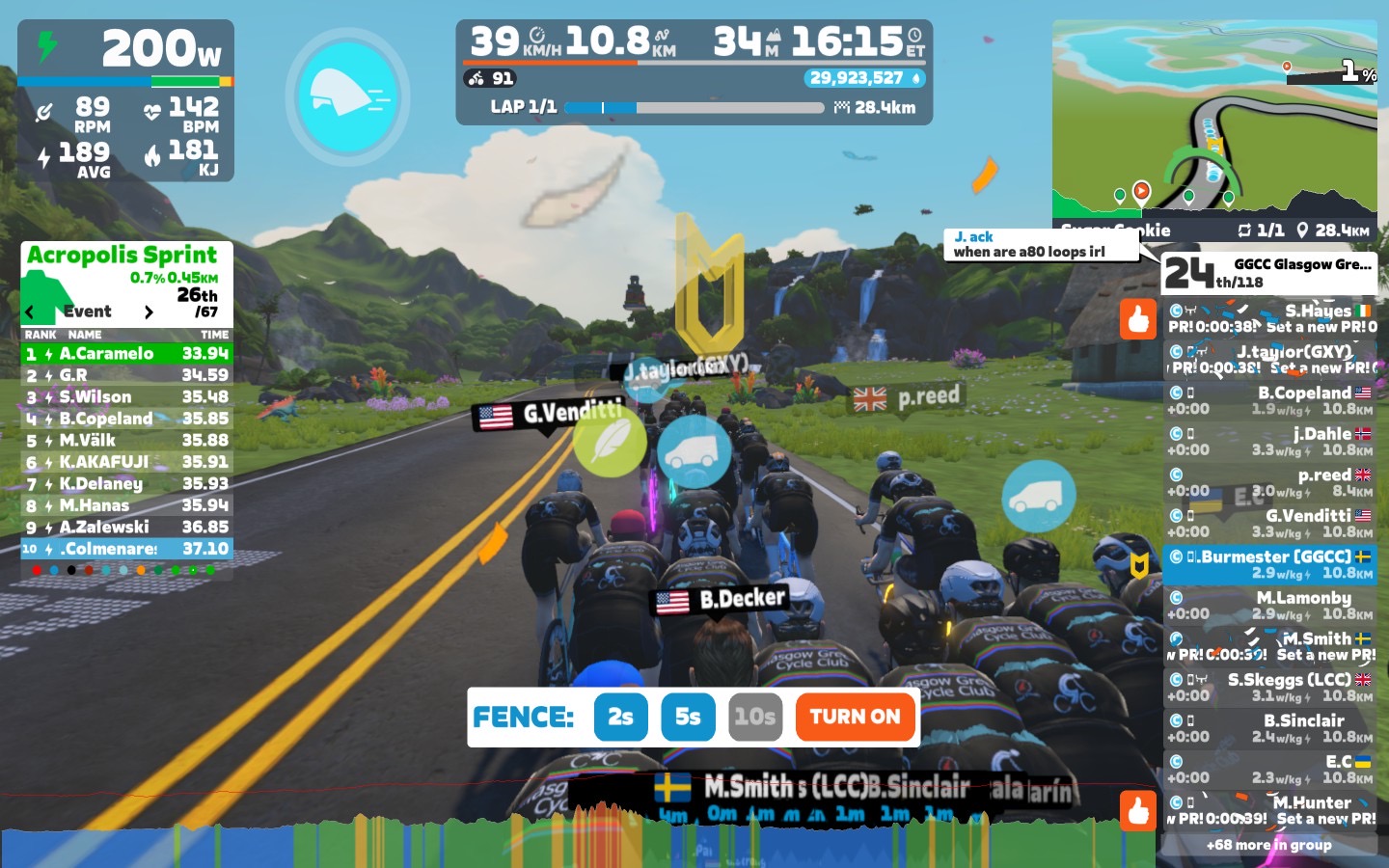1389x868 pixels.
Task: Set the fence to 2s
Action: 620,717
